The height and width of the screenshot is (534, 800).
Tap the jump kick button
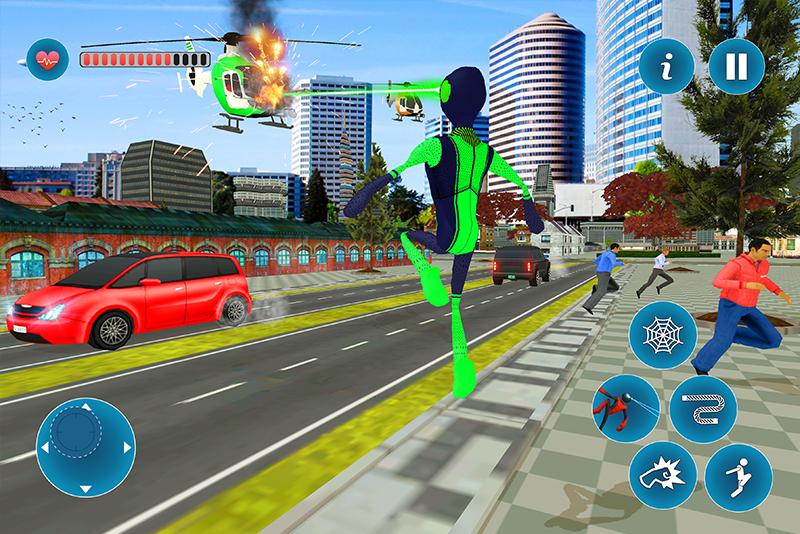pyautogui.click(x=737, y=471)
